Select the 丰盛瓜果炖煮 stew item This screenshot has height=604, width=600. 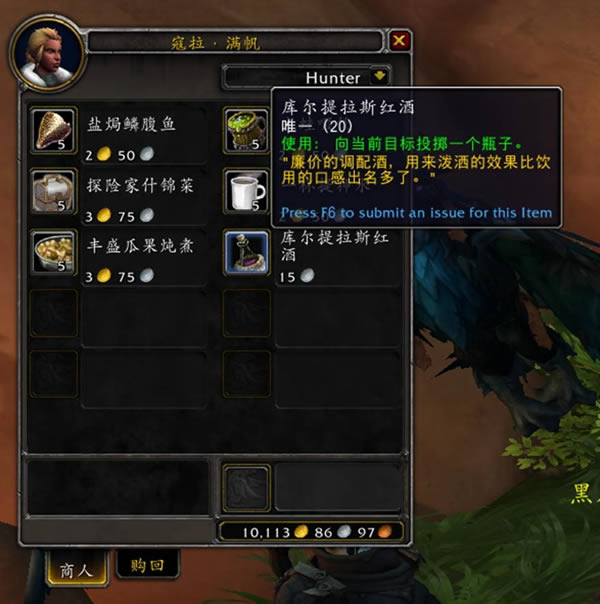tap(54, 252)
